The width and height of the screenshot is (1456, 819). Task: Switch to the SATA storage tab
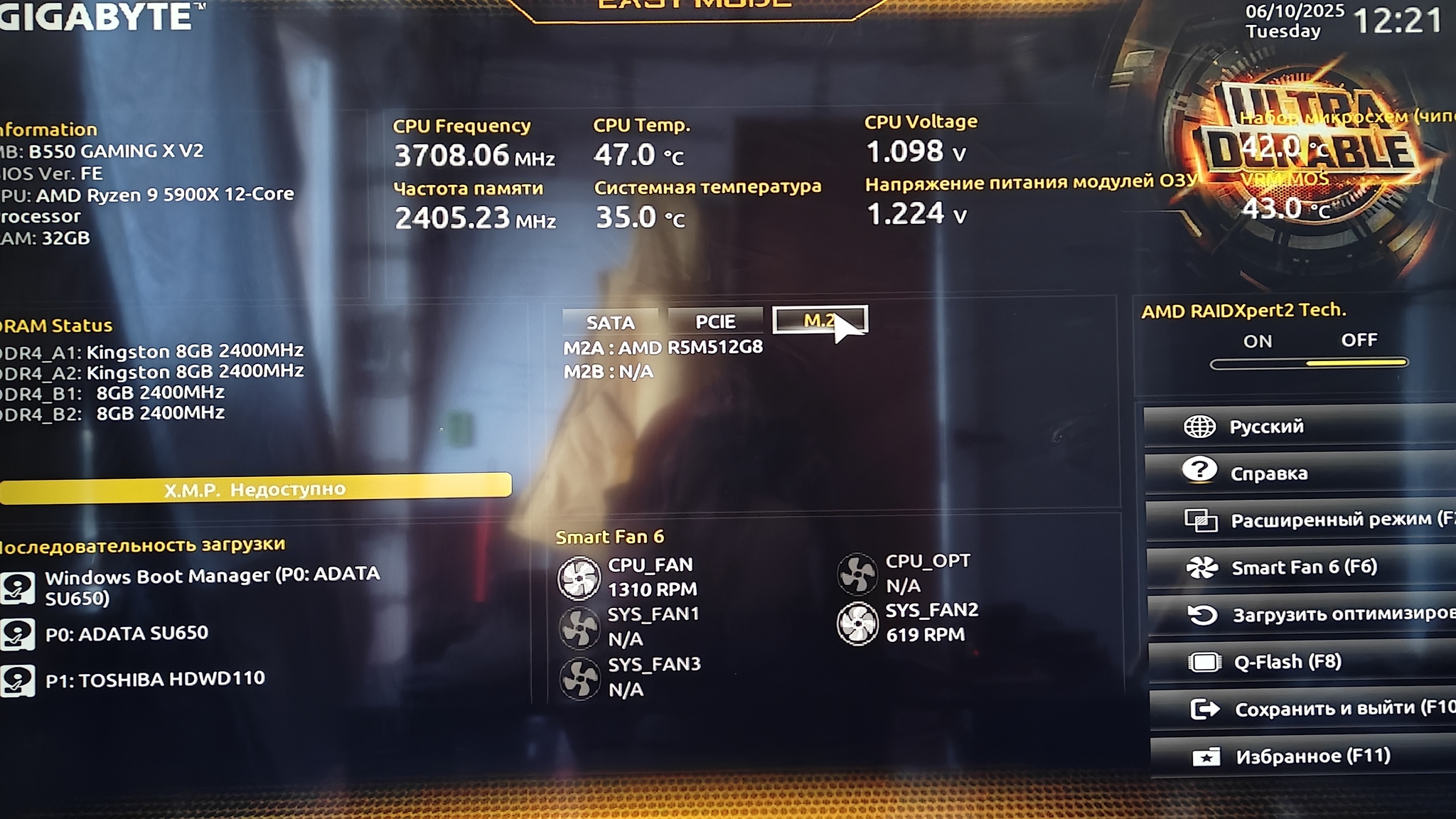[x=610, y=322]
